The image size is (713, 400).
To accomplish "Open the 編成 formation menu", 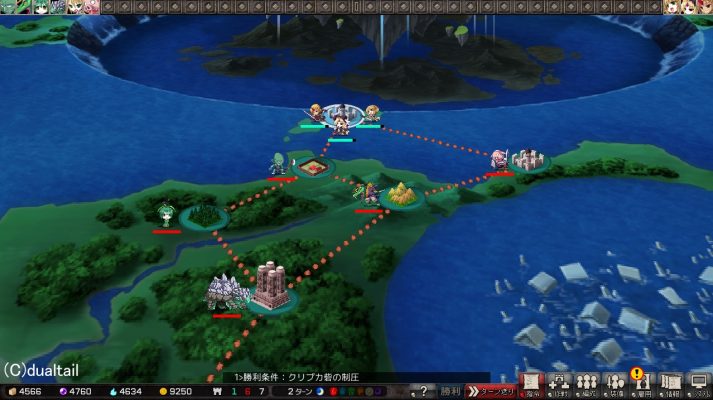I will pos(588,384).
